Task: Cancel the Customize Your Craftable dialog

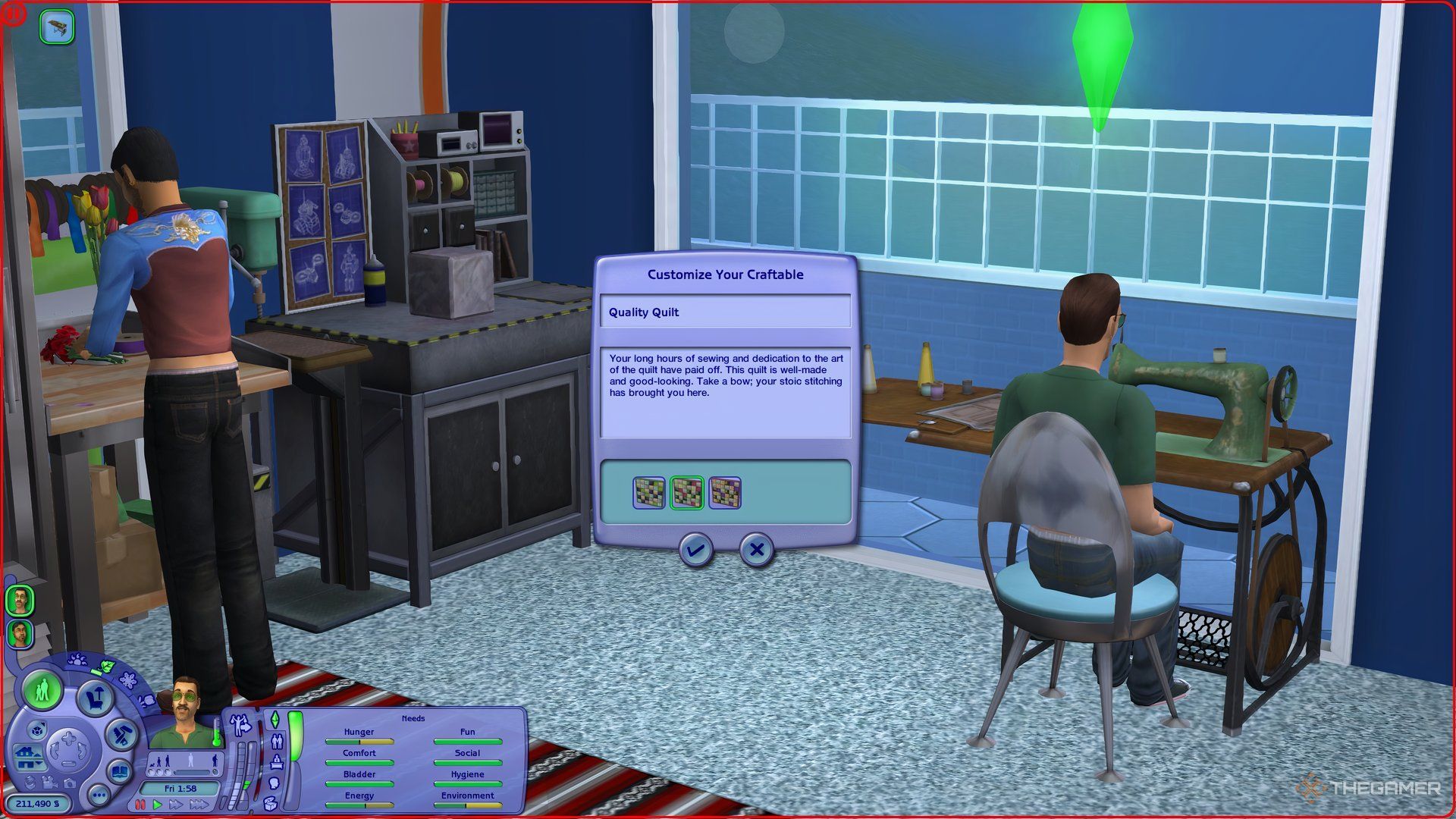Action: coord(756,550)
